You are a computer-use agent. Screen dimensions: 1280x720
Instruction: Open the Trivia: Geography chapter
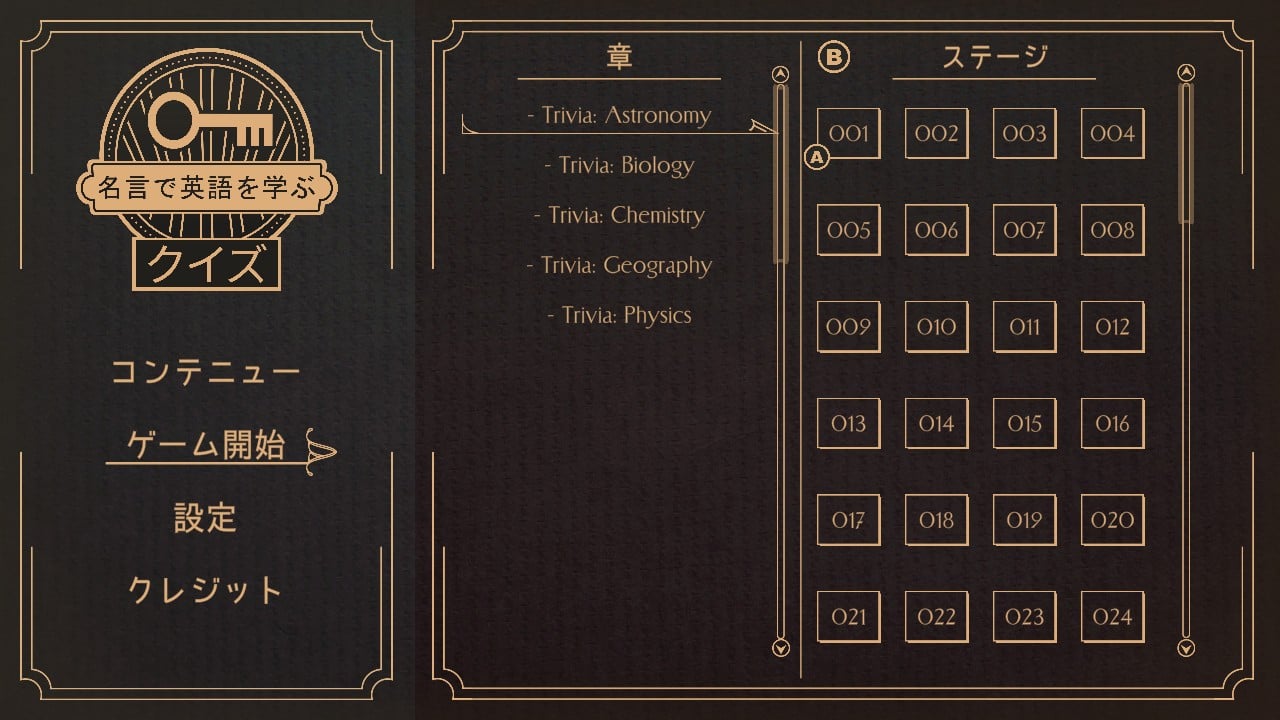coord(619,265)
